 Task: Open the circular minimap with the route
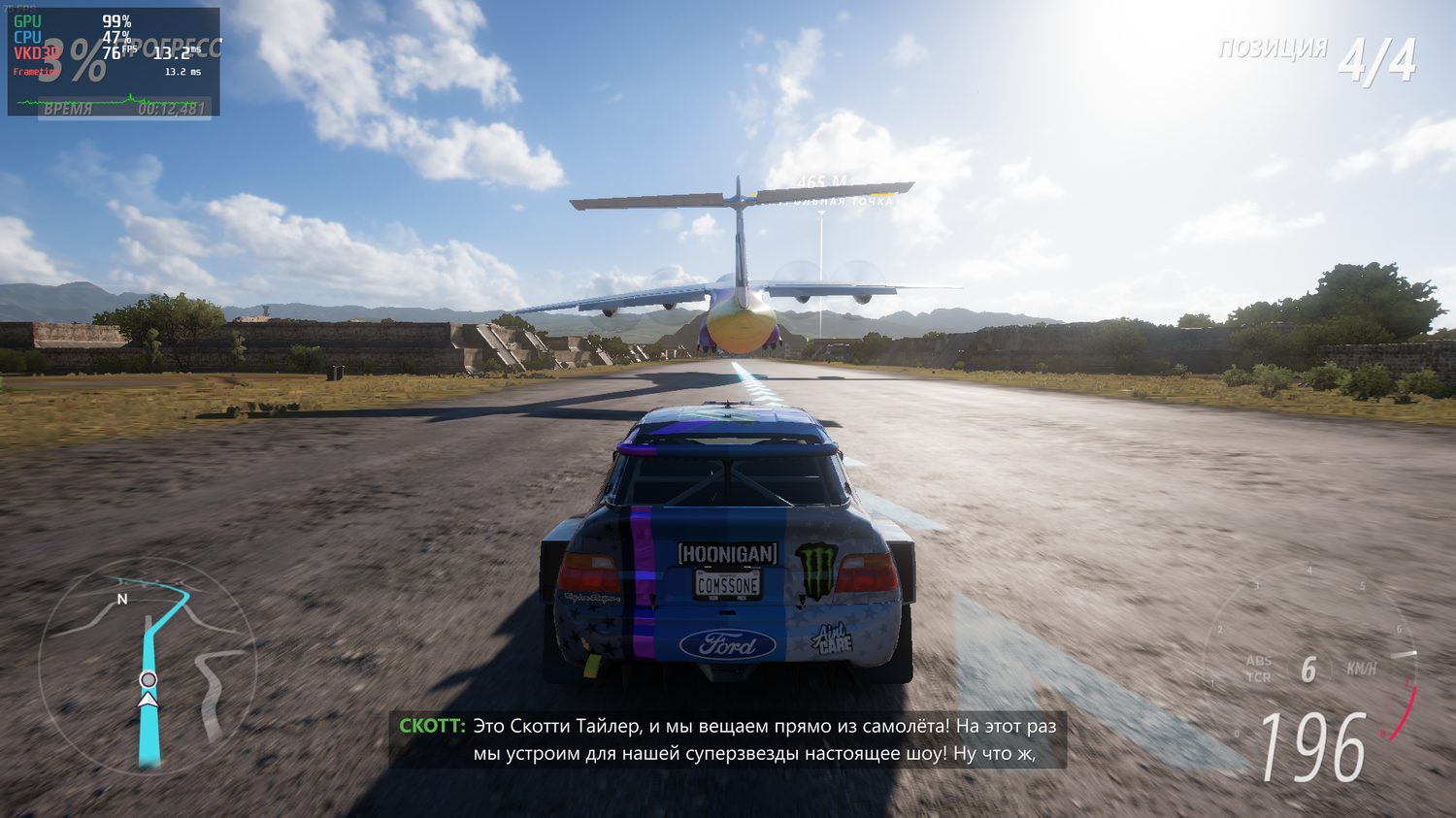pyautogui.click(x=148, y=666)
